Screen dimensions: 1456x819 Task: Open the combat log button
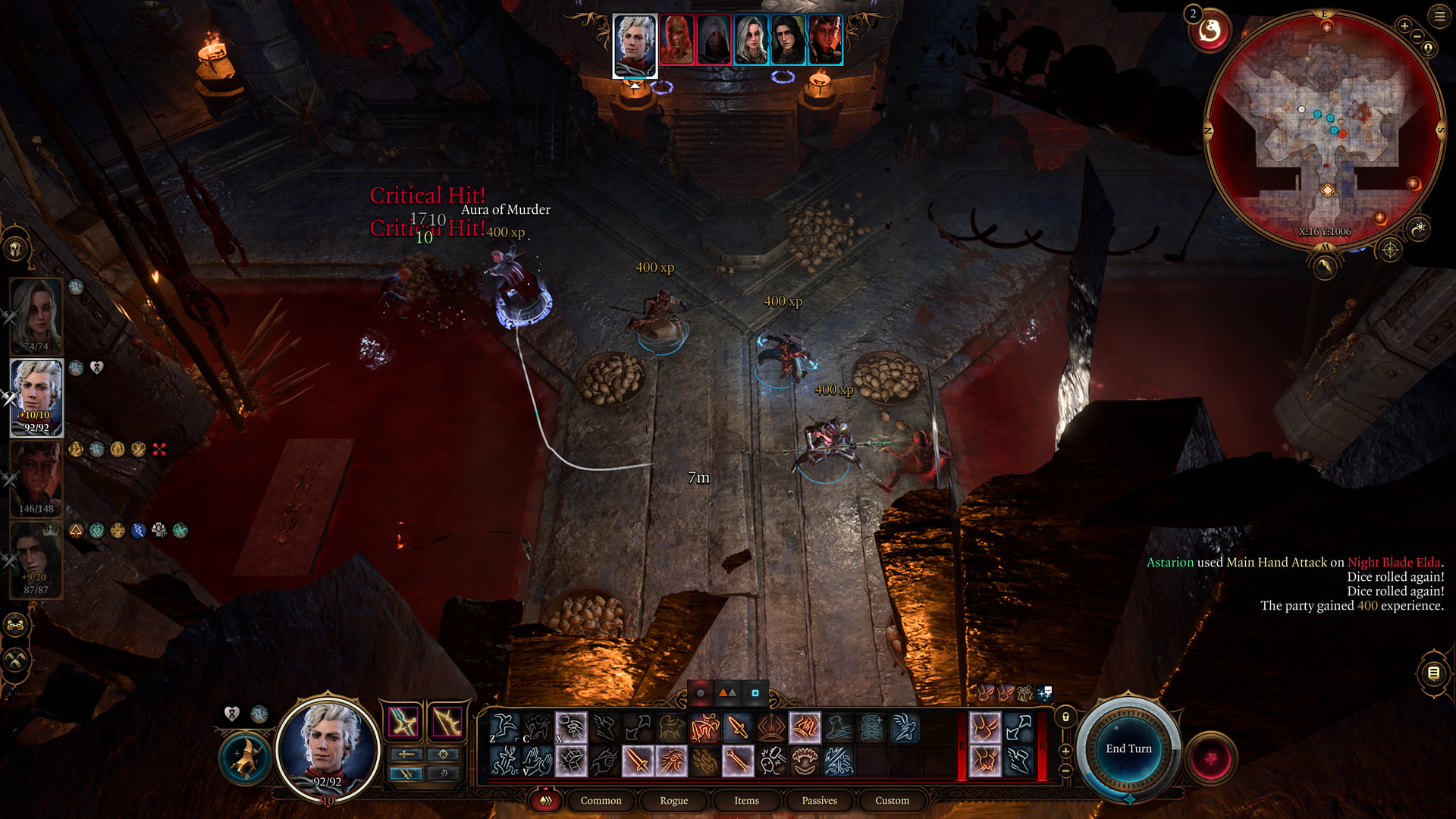pyautogui.click(x=1433, y=673)
